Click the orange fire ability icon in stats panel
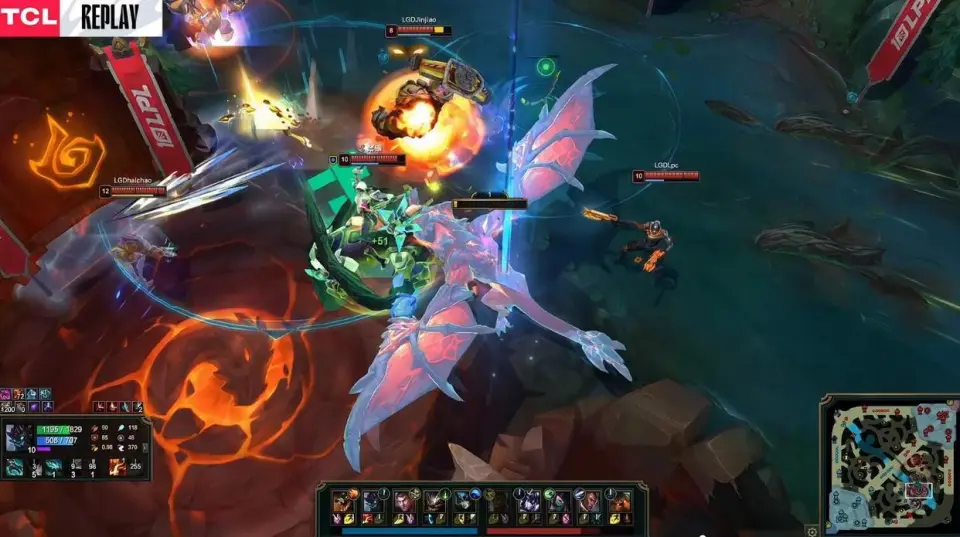Viewport: 960px width, 537px height. click(118, 466)
